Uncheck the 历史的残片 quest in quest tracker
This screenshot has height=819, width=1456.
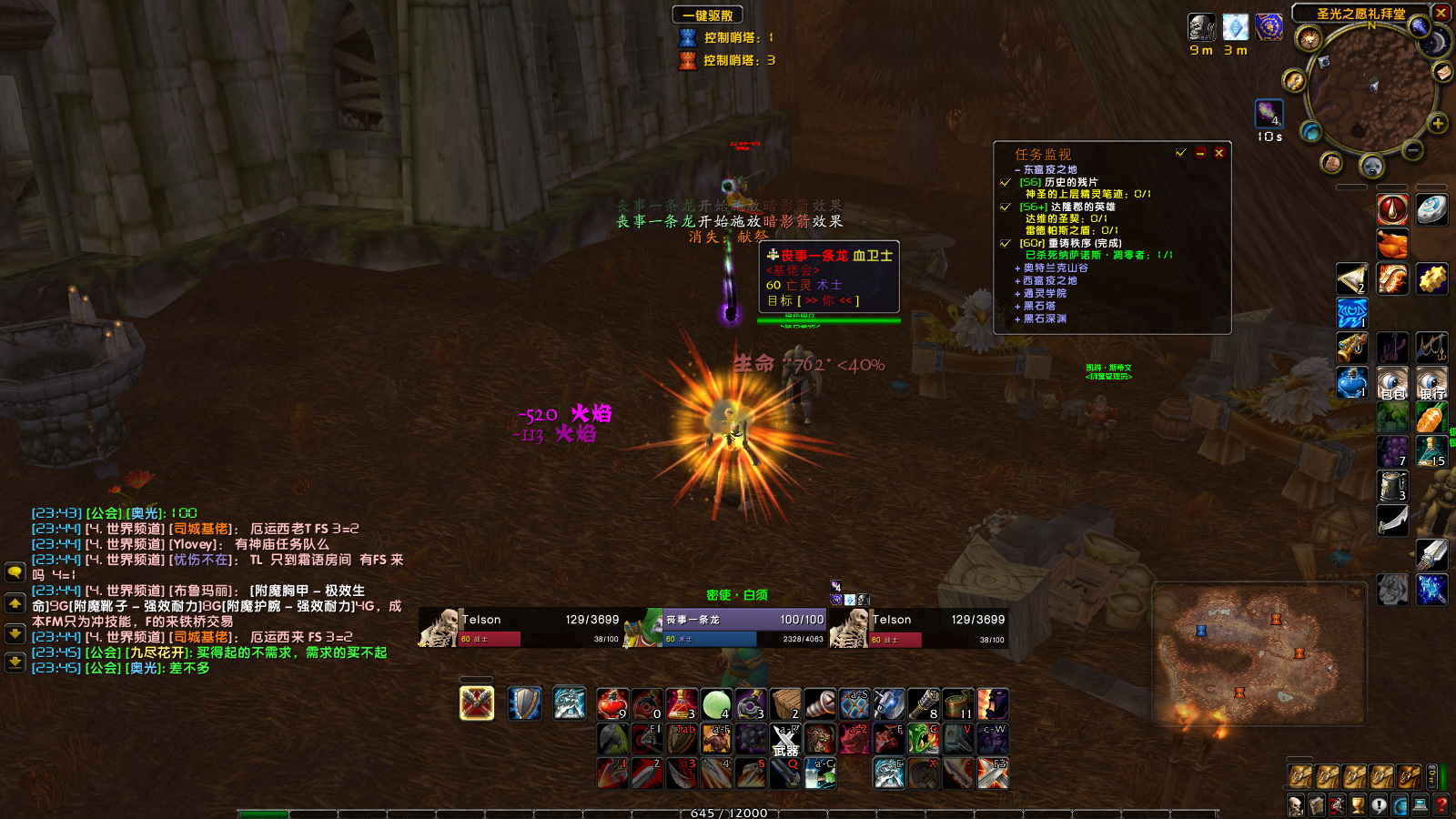coord(1005,184)
